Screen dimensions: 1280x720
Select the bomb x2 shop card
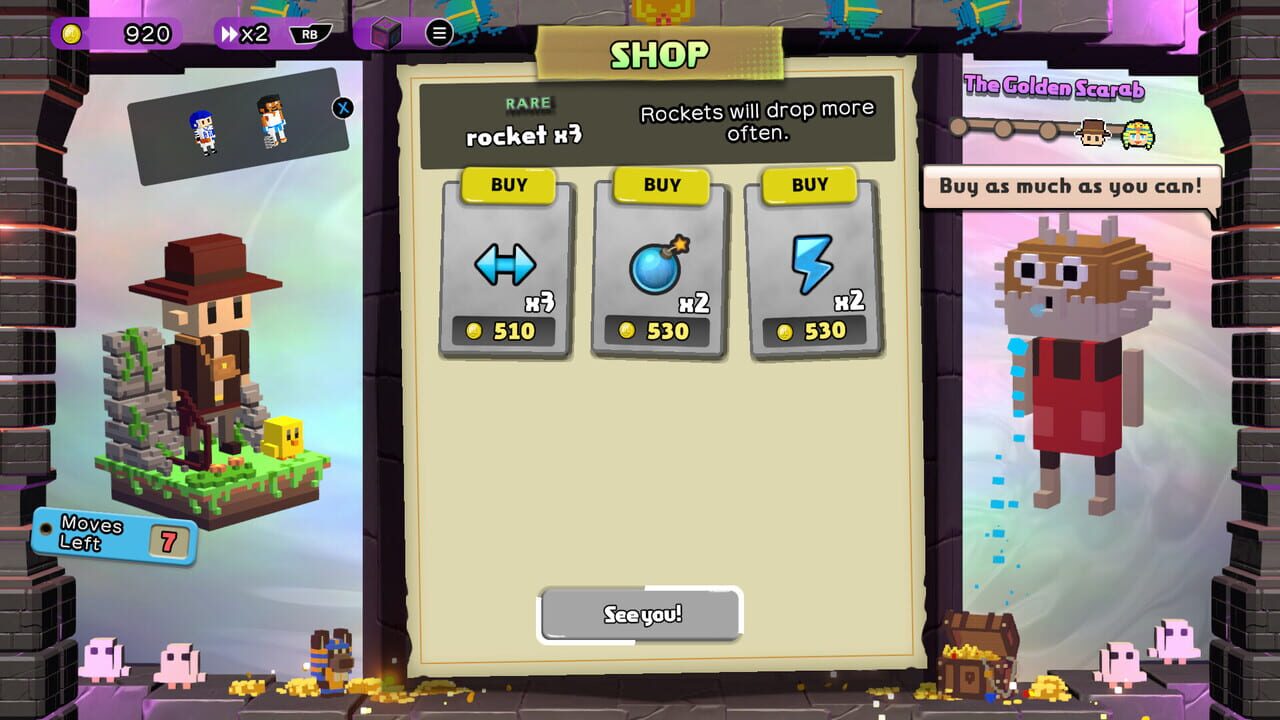660,272
